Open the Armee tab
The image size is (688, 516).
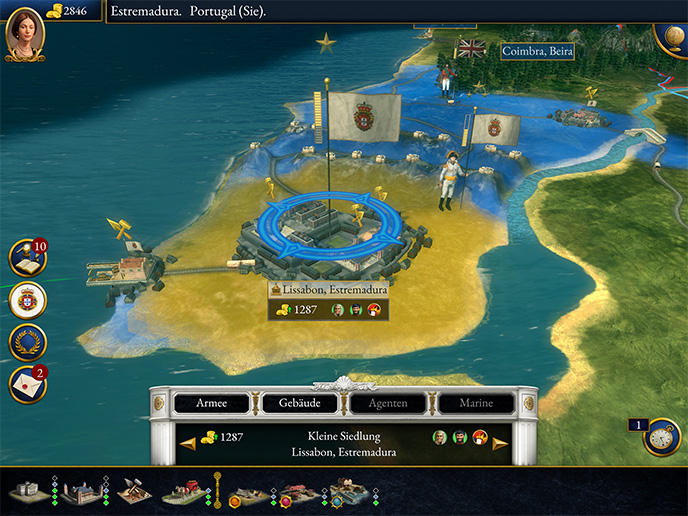click(210, 404)
